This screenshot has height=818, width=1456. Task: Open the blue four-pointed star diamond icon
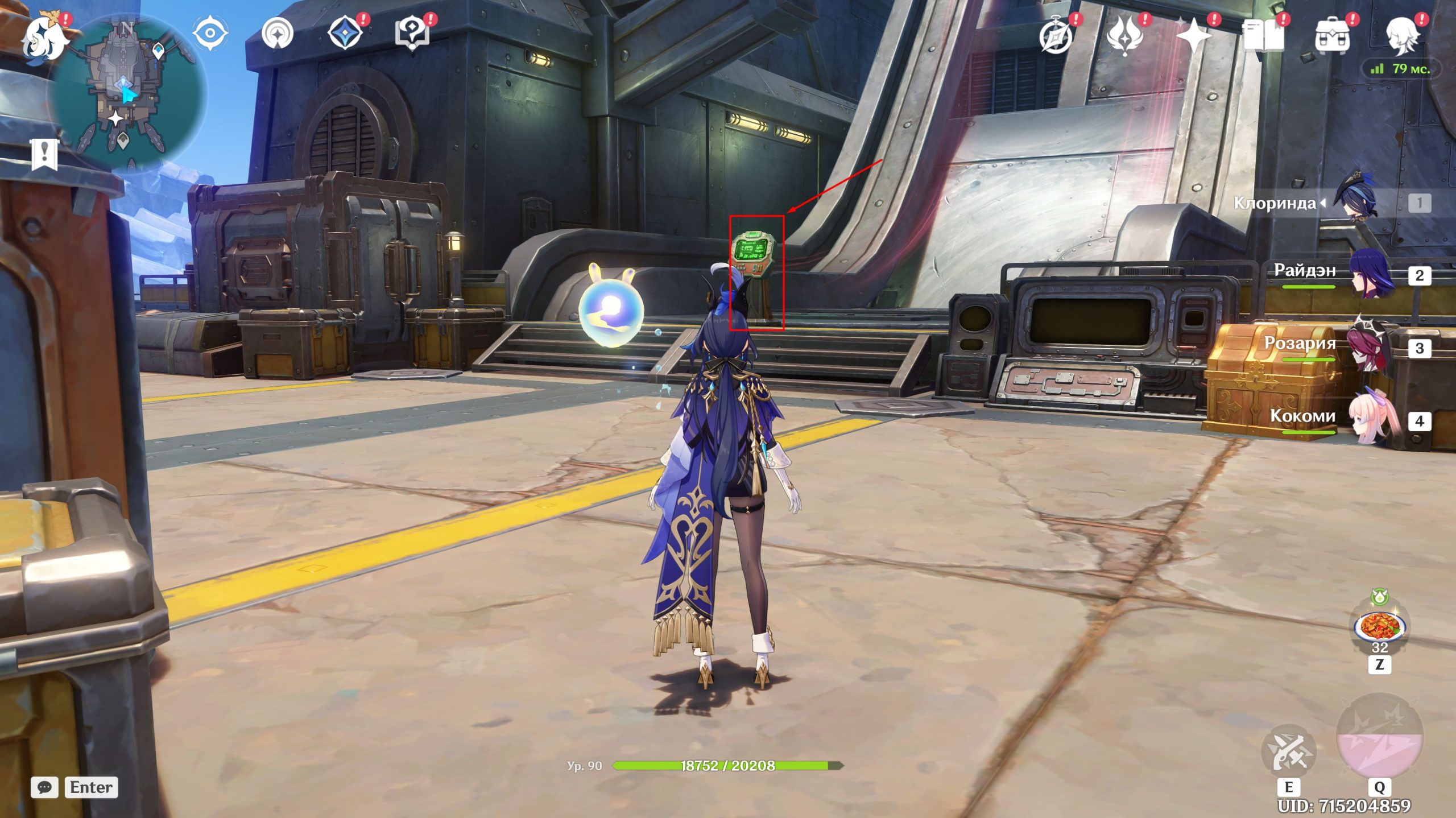tap(346, 33)
